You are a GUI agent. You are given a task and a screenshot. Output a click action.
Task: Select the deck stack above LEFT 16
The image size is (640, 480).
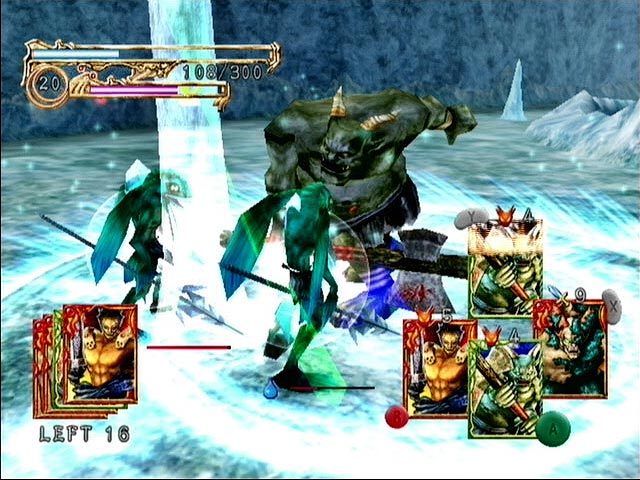pyautogui.click(x=88, y=359)
